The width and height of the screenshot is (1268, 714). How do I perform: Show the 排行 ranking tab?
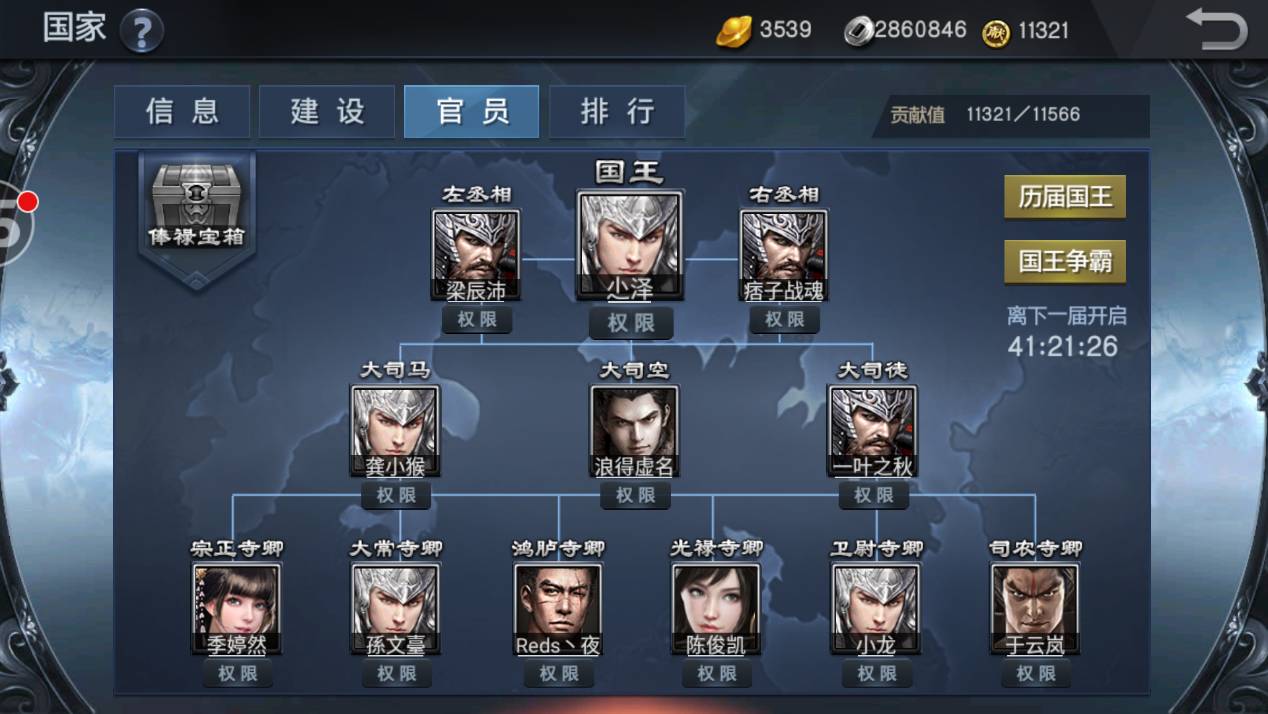click(617, 111)
